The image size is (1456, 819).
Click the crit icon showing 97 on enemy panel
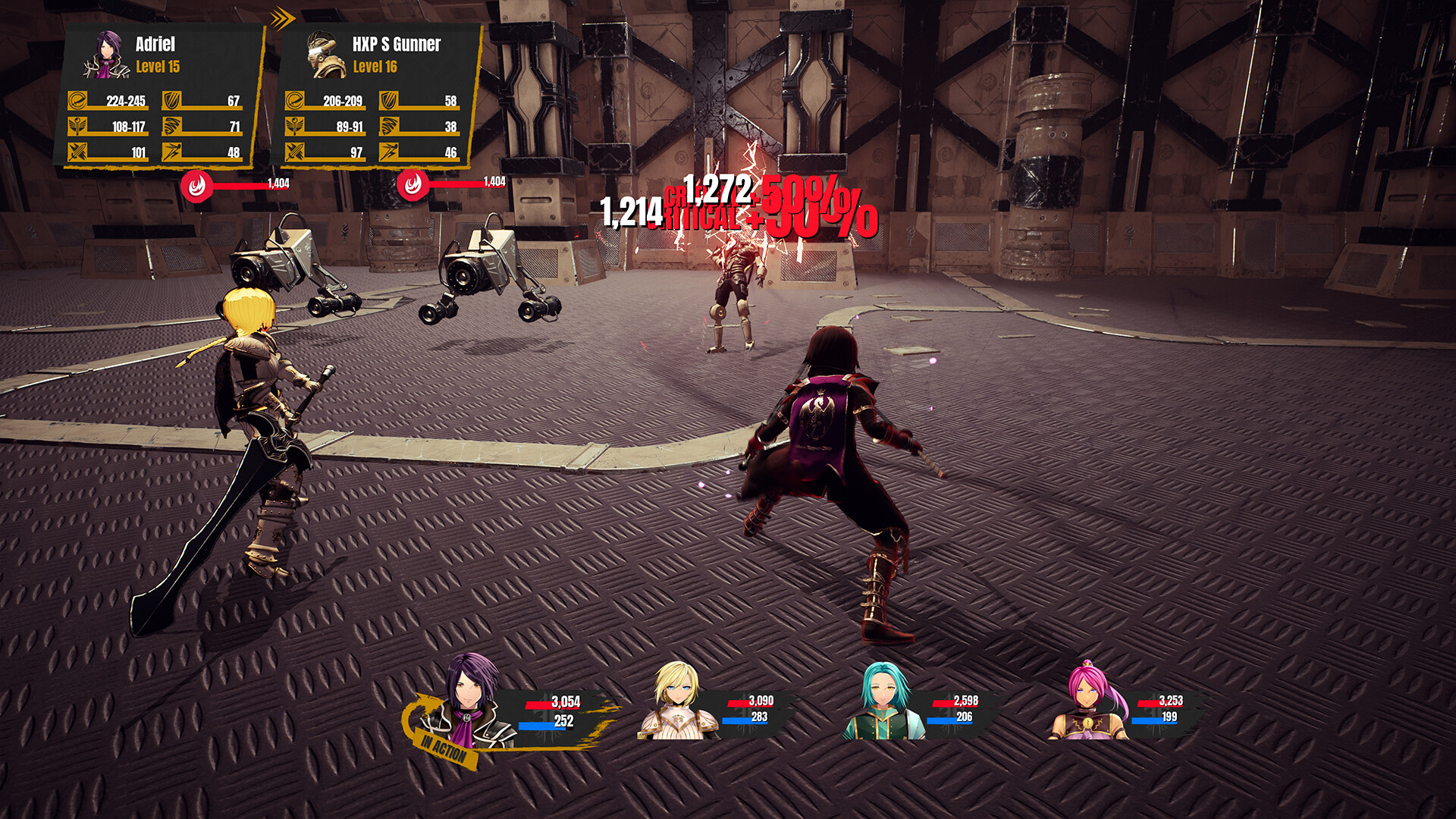click(294, 150)
